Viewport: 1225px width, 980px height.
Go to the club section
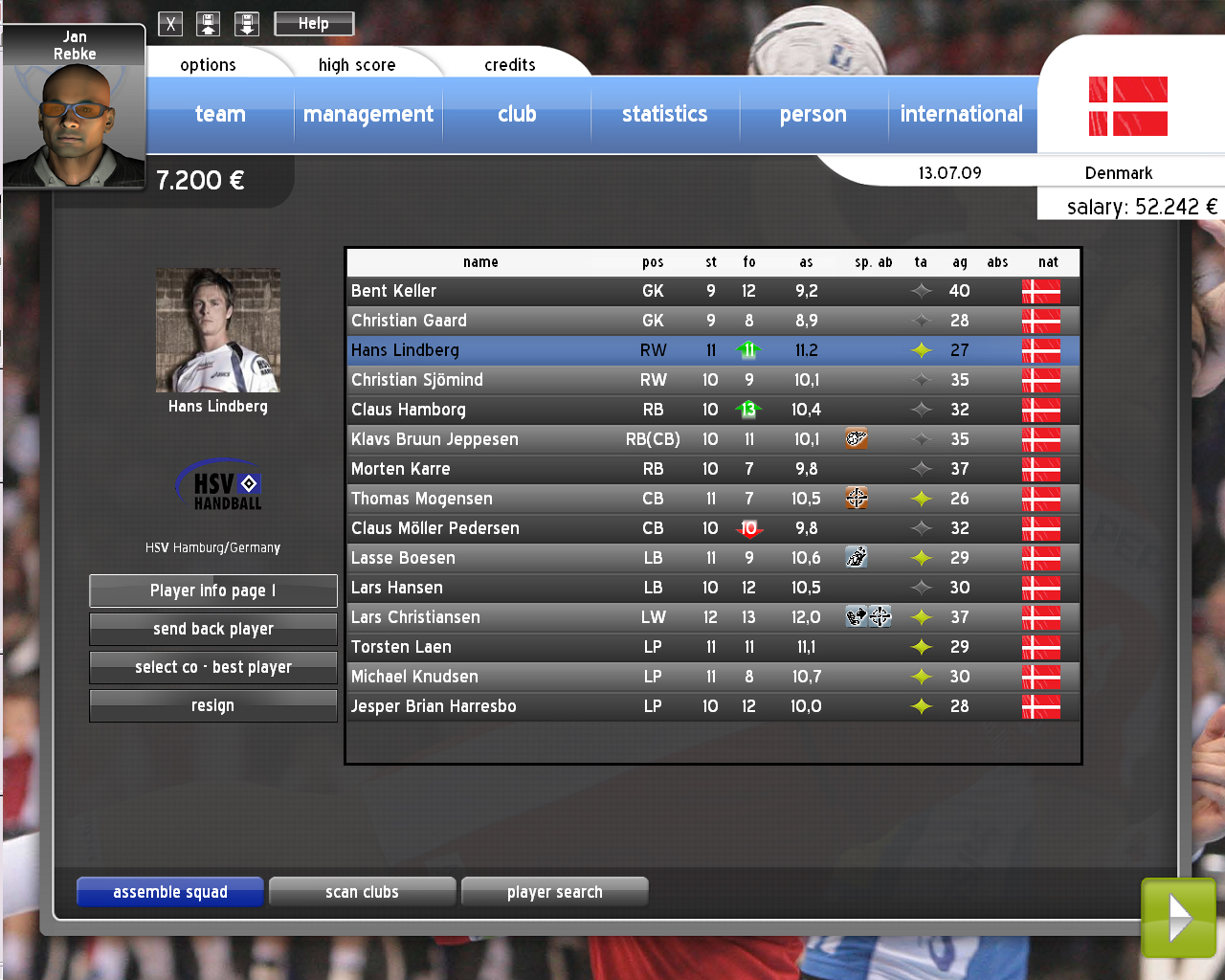click(x=517, y=115)
